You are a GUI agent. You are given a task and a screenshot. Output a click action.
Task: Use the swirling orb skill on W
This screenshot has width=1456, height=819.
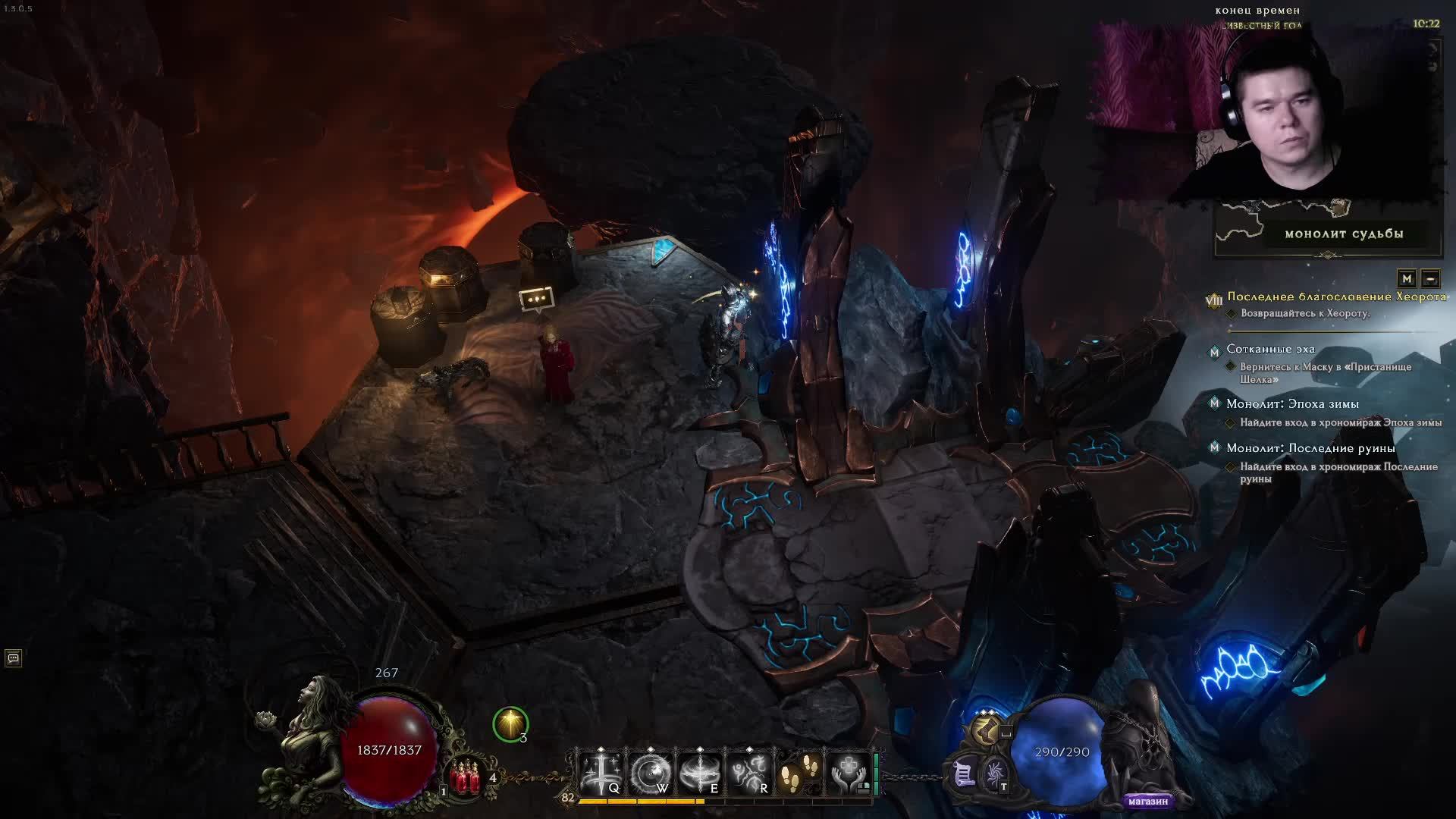click(x=651, y=773)
